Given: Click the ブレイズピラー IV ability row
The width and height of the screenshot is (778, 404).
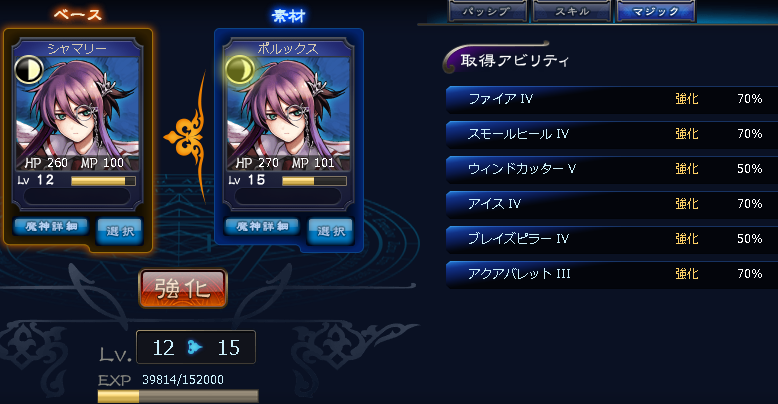Looking at the screenshot, I should click(x=611, y=239).
